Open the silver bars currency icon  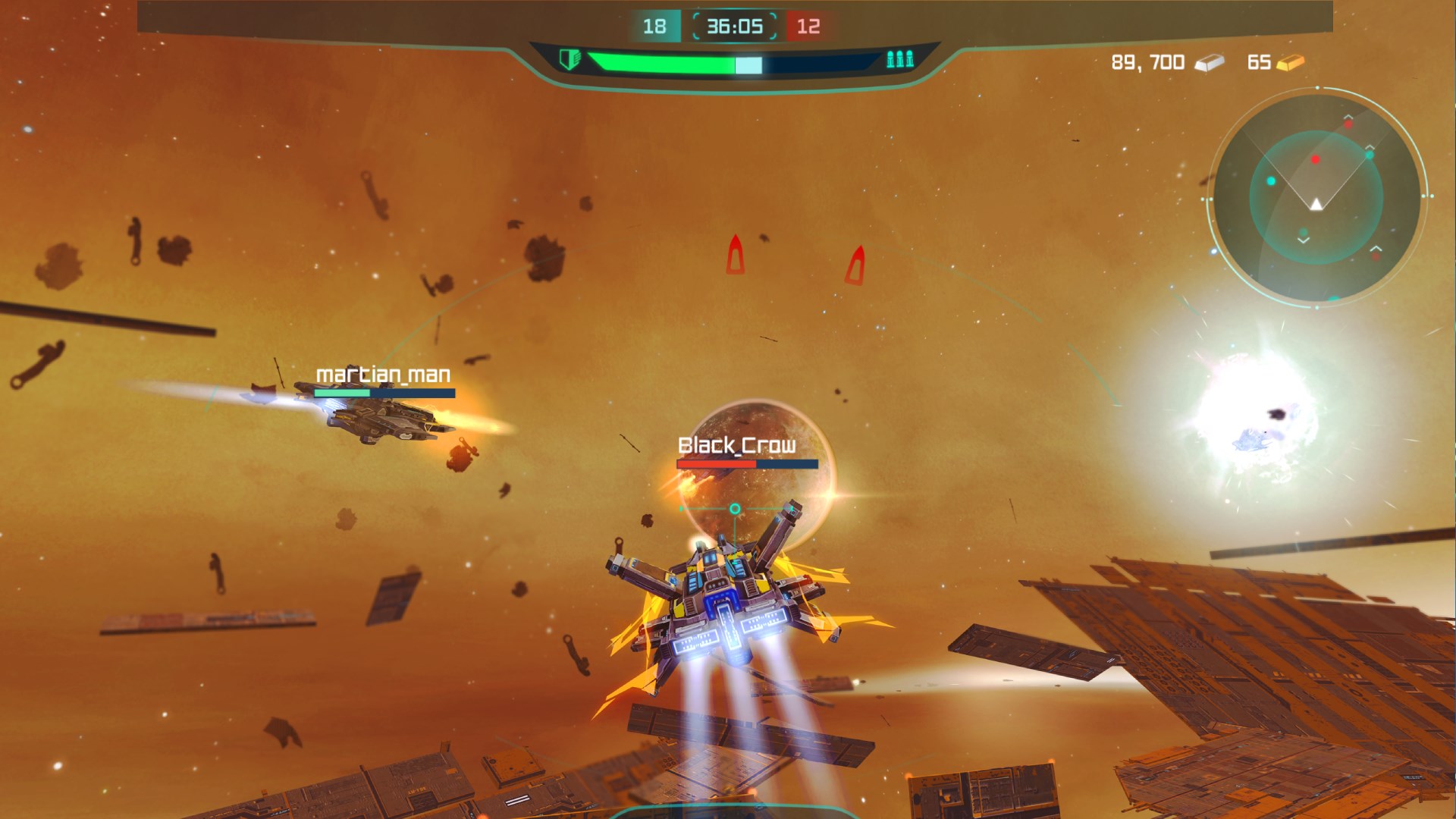(x=1209, y=63)
